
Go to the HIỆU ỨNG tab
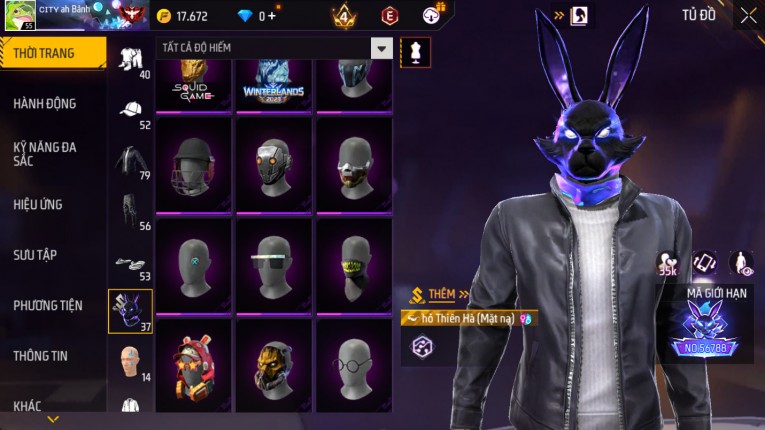[38, 204]
